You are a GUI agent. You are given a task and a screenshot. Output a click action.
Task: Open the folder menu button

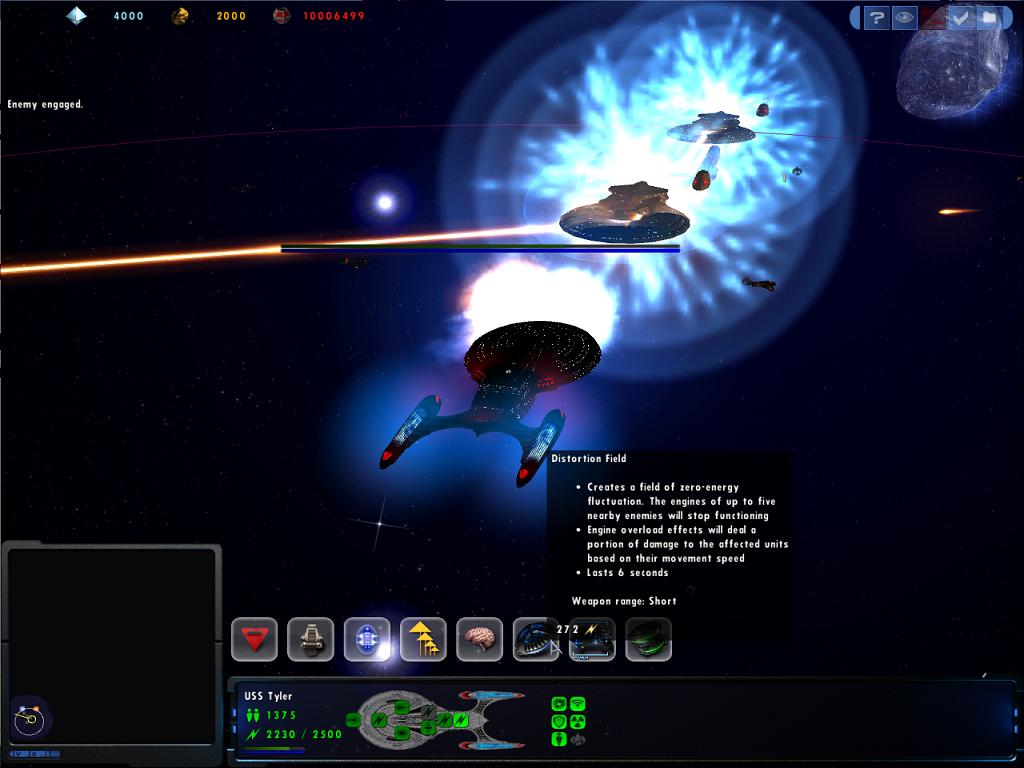pos(988,17)
